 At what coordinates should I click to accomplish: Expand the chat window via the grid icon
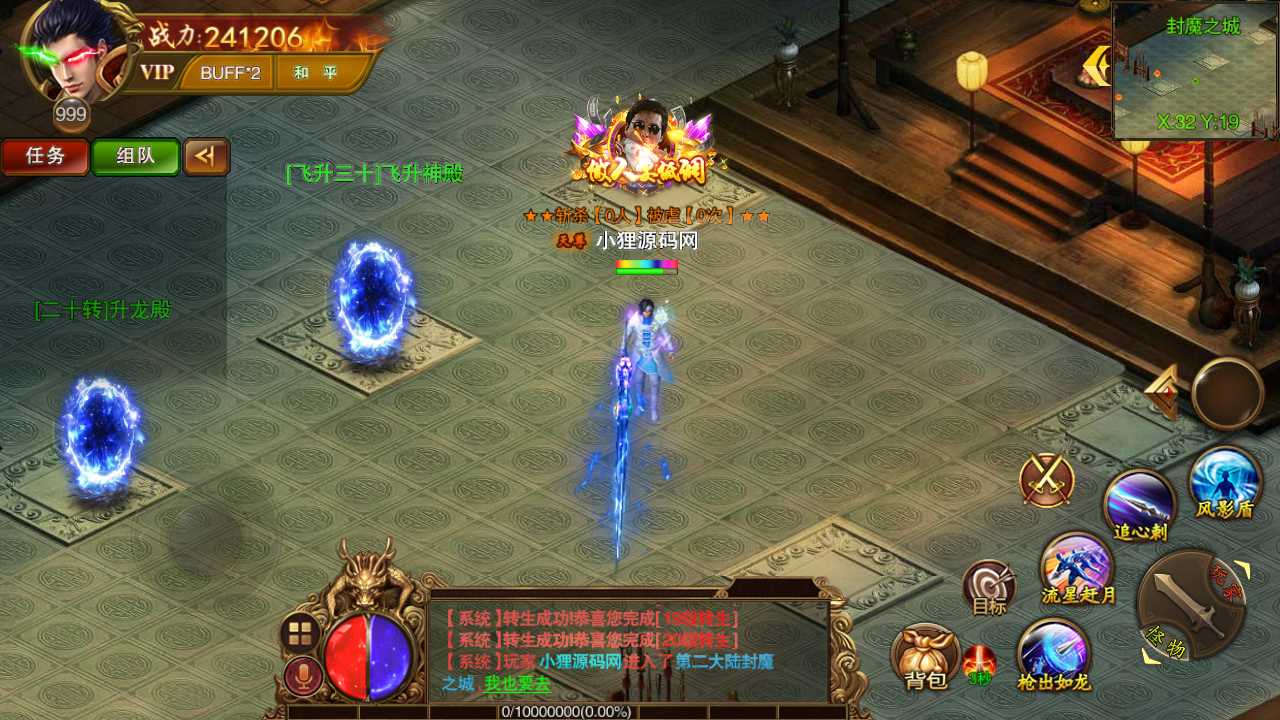[x=298, y=630]
